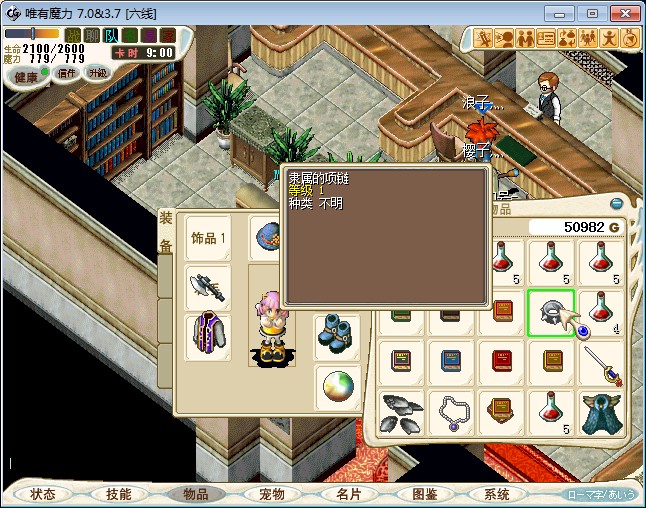
Task: Open the 状态 status menu
Action: [42, 494]
